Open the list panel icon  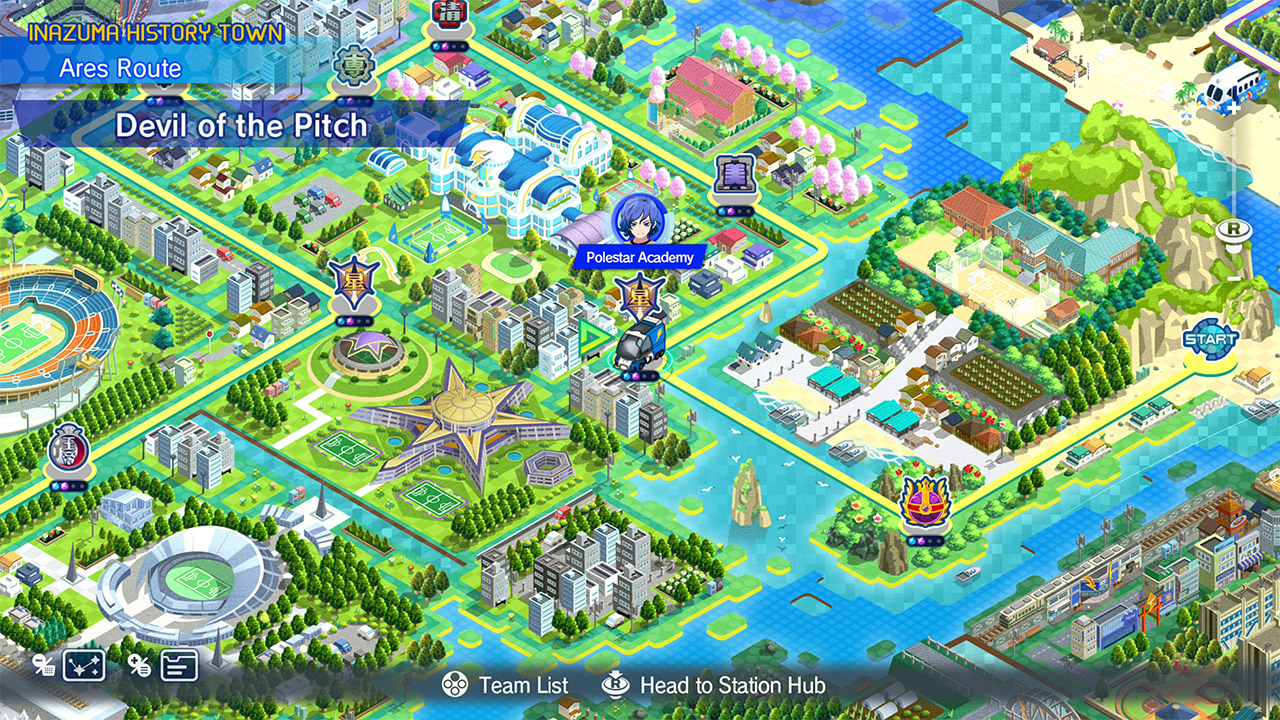179,665
